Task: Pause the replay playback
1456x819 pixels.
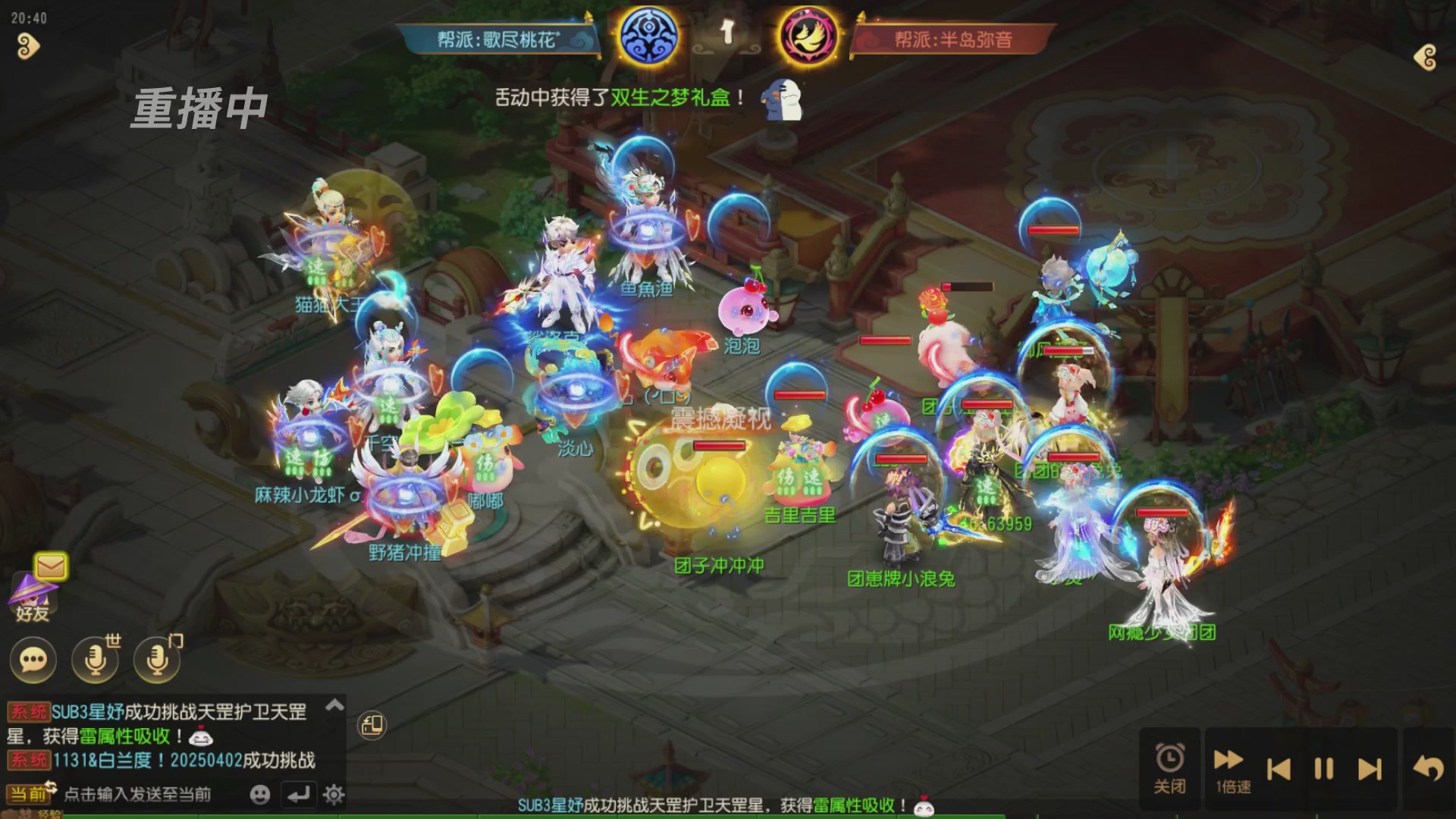Action: click(1324, 769)
